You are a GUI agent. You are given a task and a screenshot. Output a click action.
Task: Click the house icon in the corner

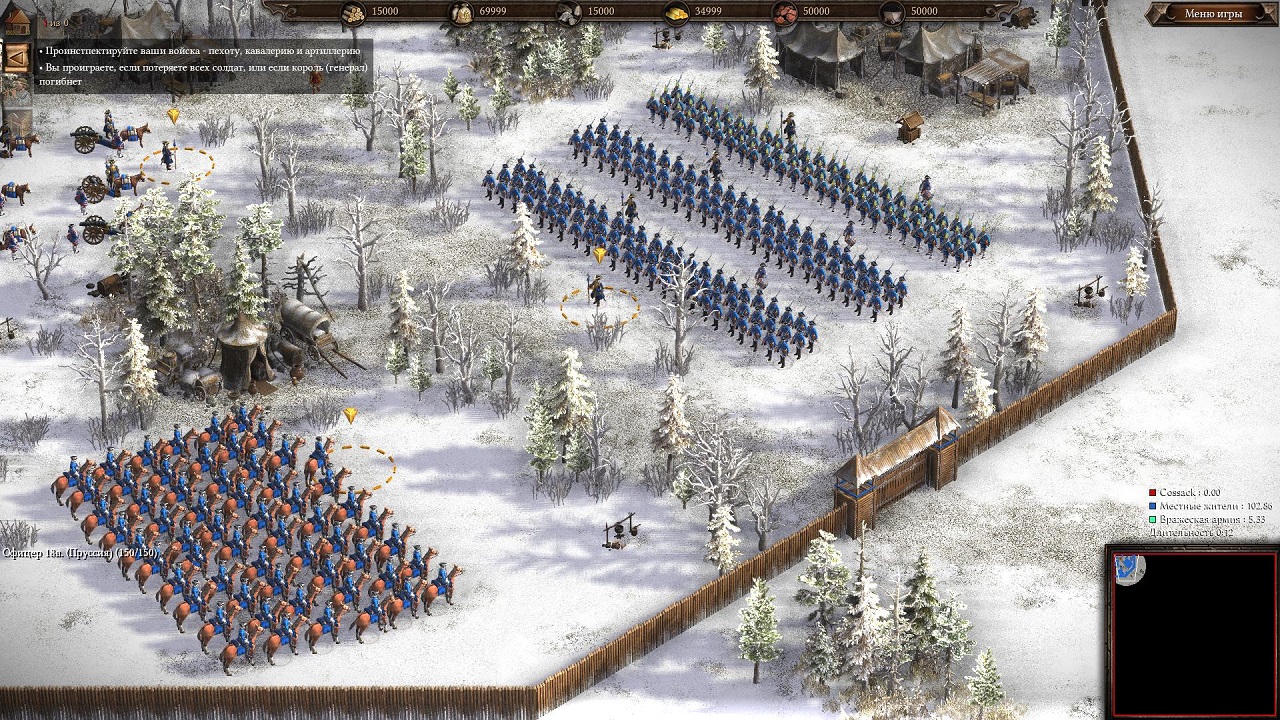(15, 21)
